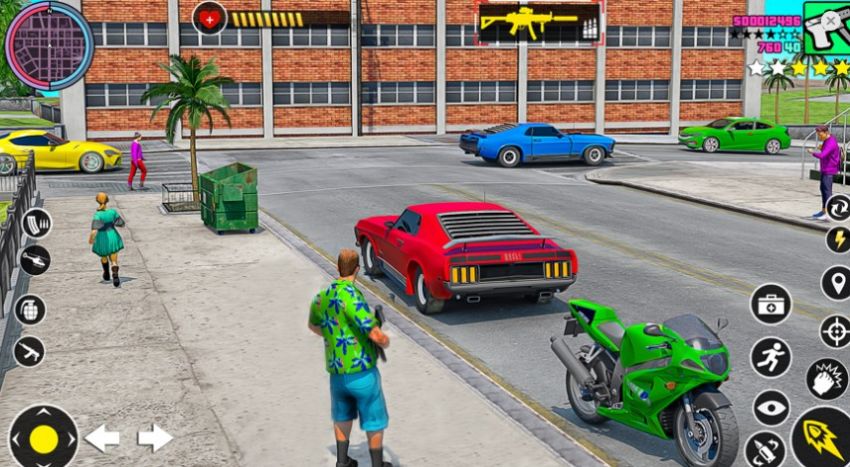Turn left with the white left arrow
Image resolution: width=850 pixels, height=467 pixels.
(102, 438)
